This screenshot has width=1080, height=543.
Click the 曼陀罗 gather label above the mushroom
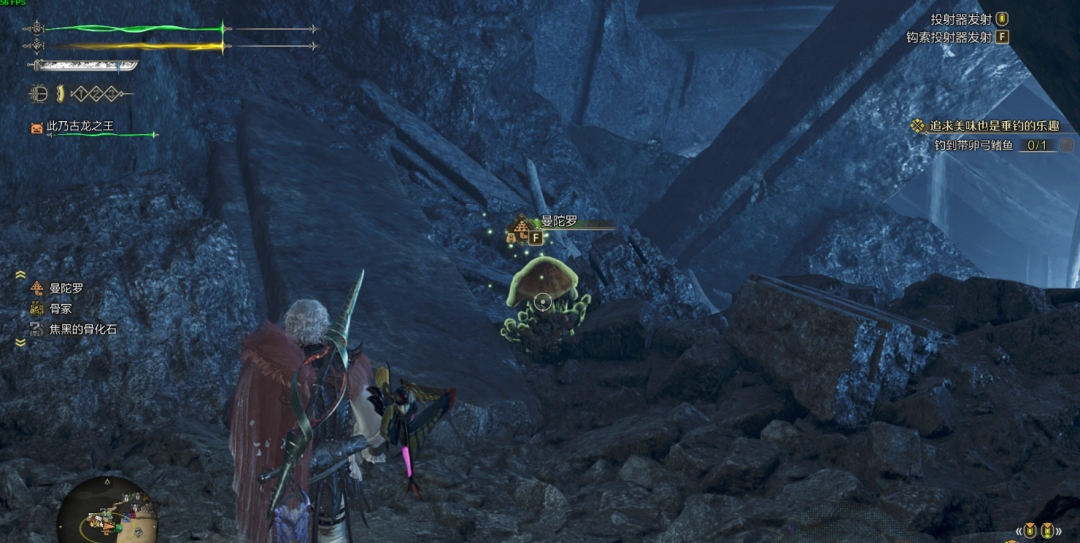pos(558,222)
